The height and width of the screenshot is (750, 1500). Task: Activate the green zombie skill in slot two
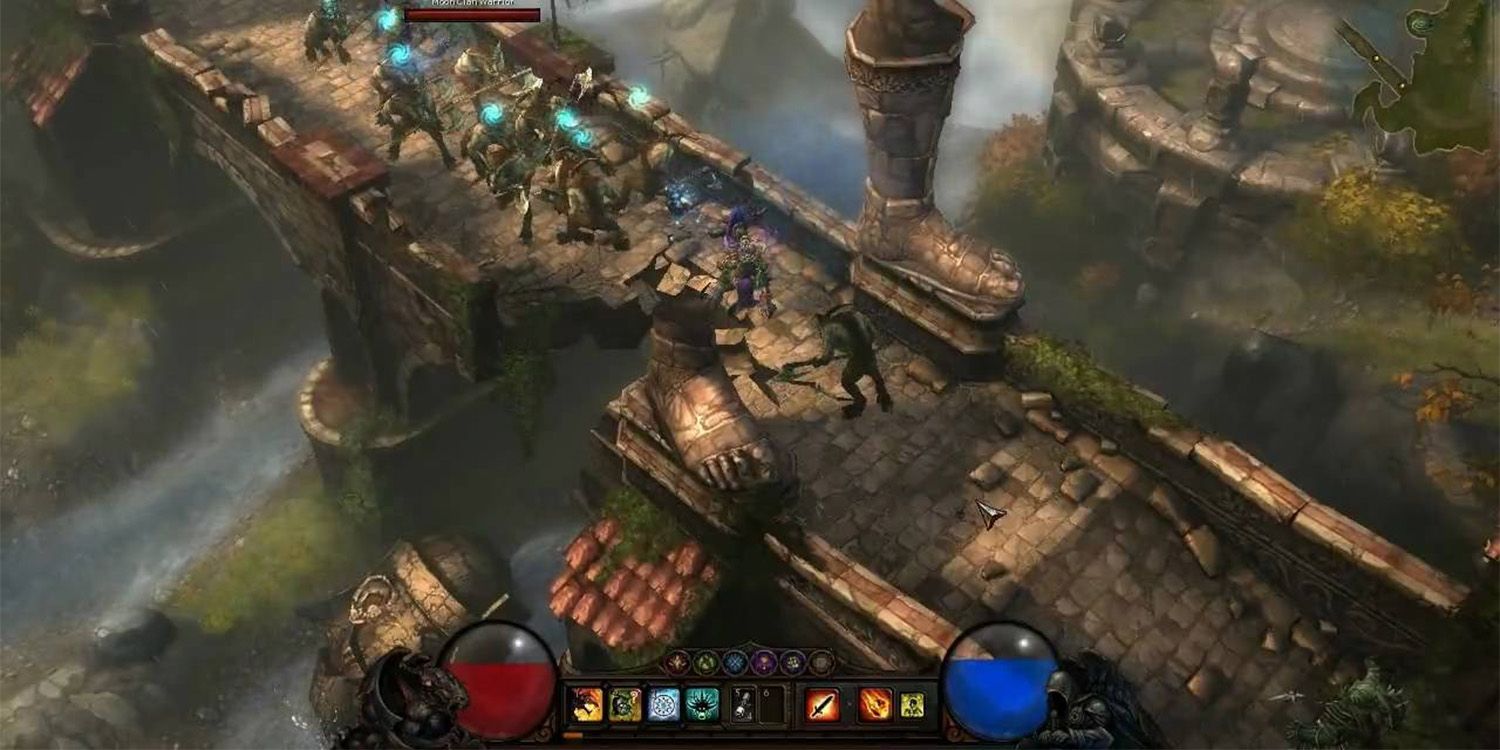(x=625, y=704)
